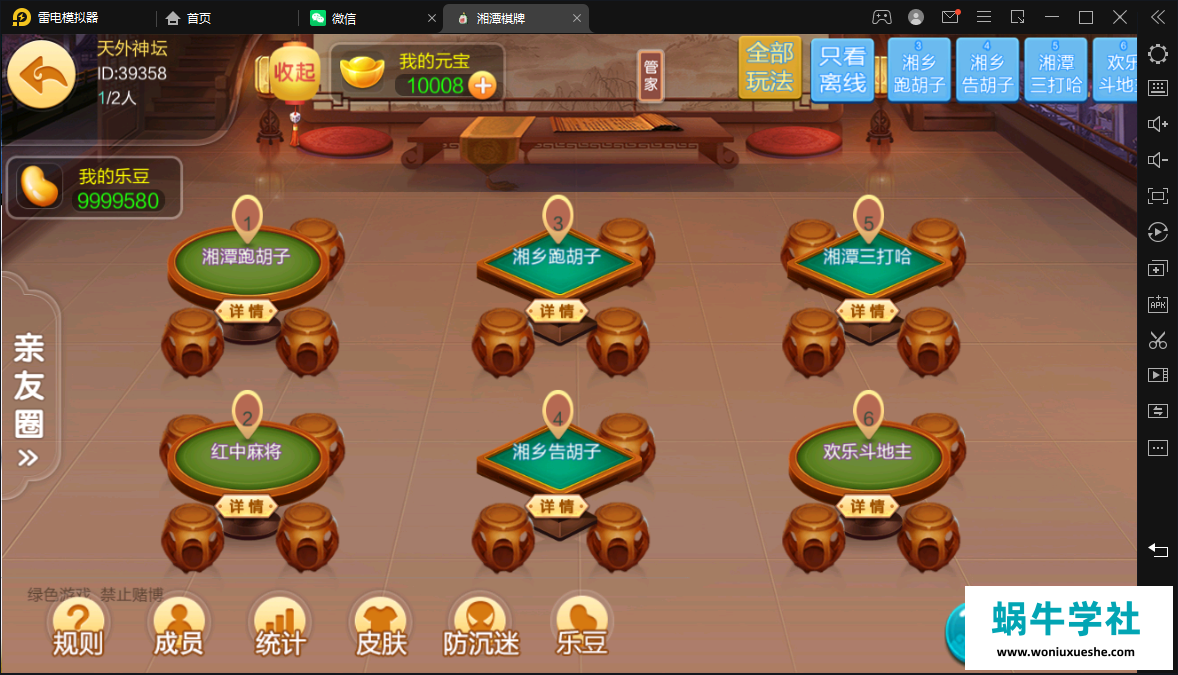Join the 湘乡告胡子 table
Viewport: 1178px width, 675px height.
pyautogui.click(x=557, y=452)
